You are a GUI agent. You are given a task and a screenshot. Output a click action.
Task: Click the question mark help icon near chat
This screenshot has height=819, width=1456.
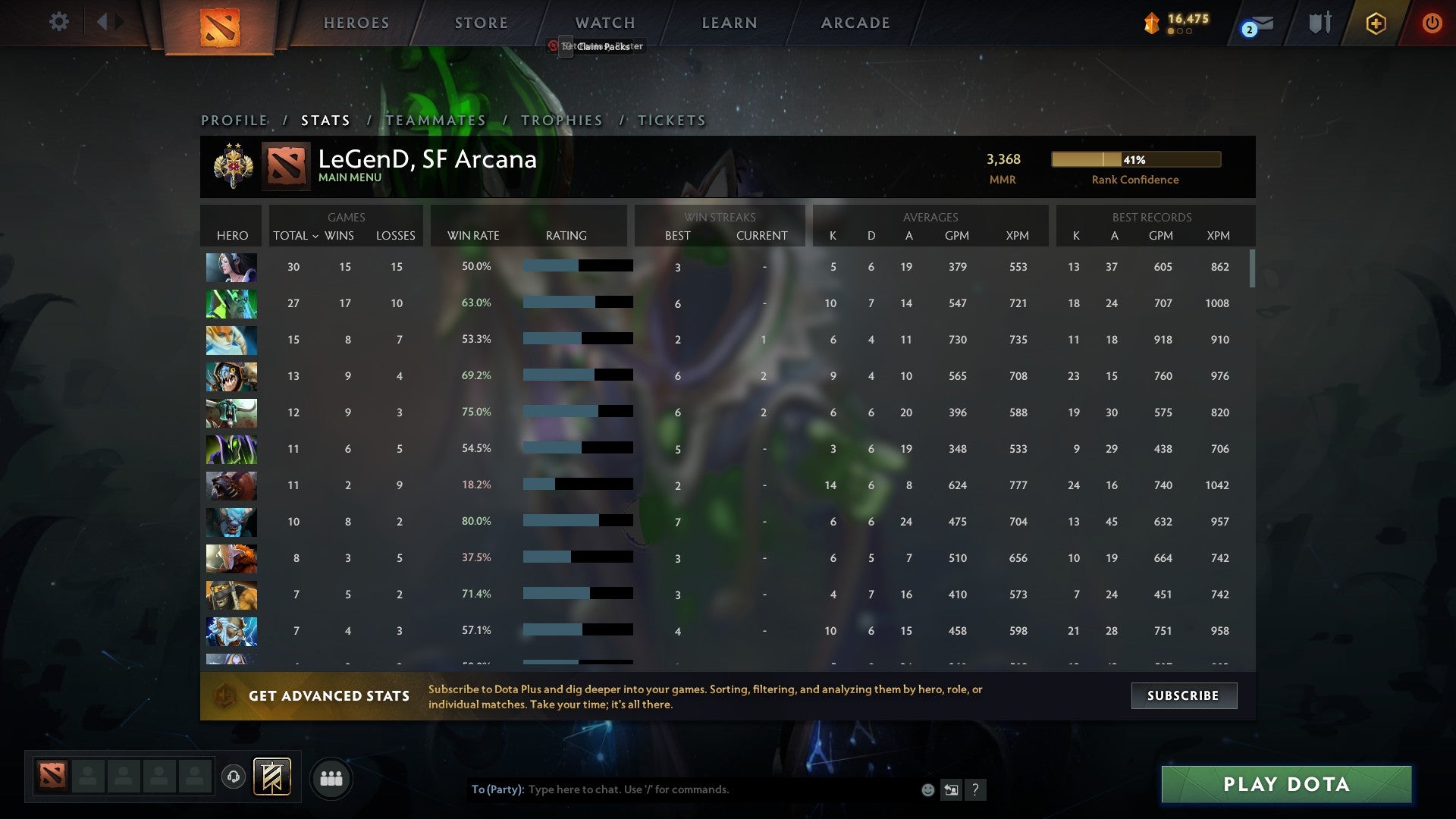click(976, 789)
